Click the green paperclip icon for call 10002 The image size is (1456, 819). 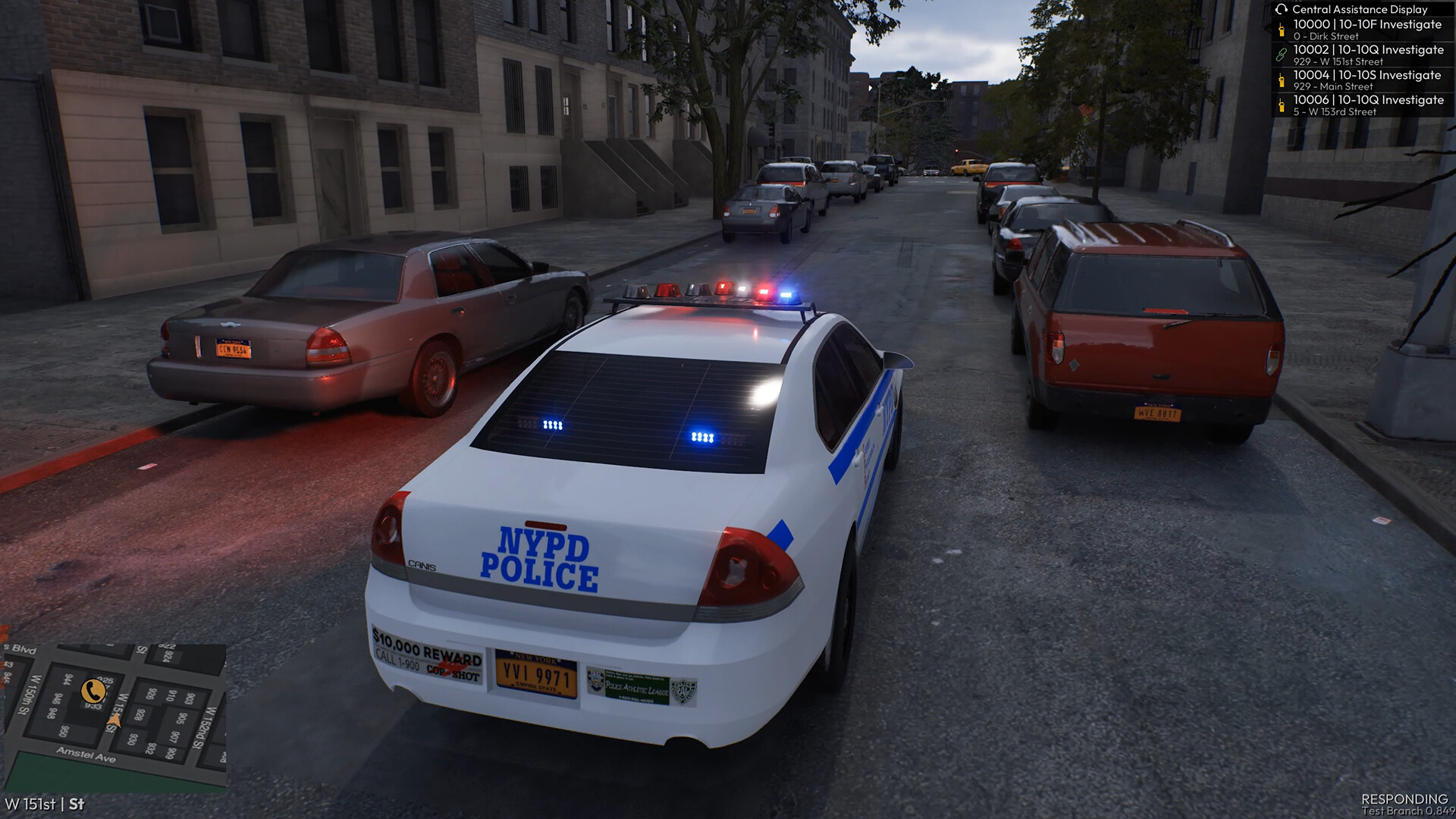pos(1280,54)
